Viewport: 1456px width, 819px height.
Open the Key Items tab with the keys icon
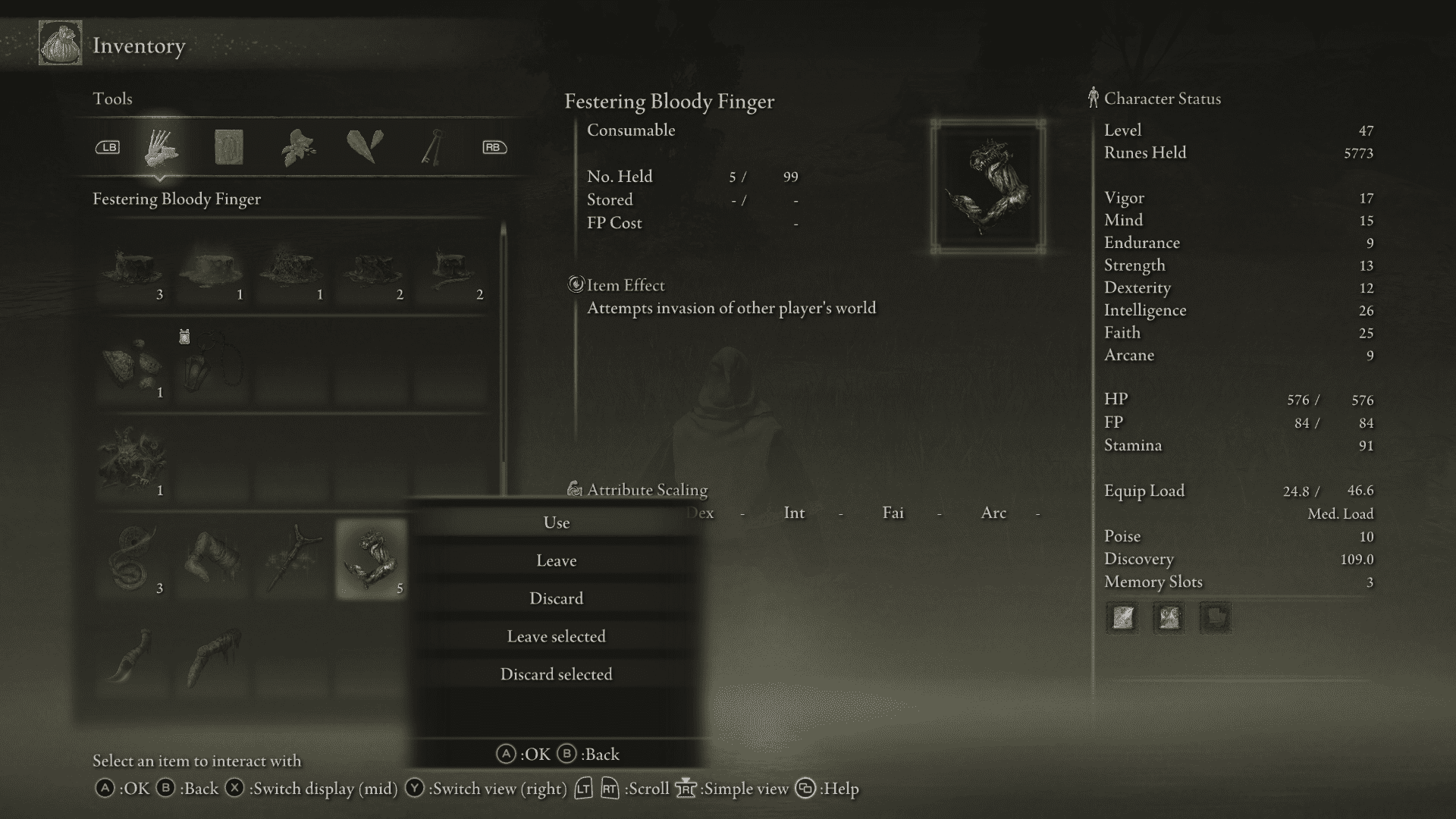(431, 146)
